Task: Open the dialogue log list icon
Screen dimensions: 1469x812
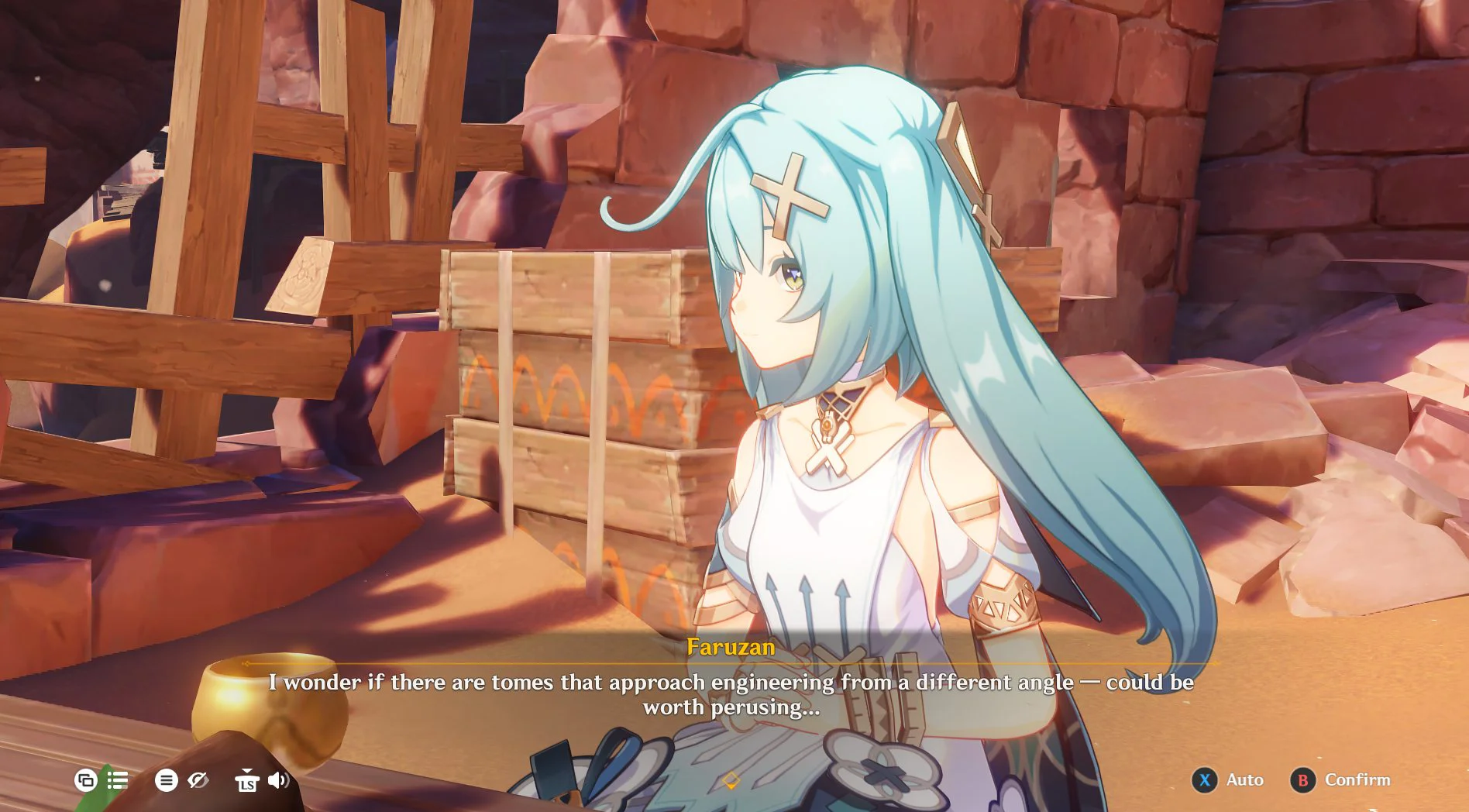Action: 118,779
